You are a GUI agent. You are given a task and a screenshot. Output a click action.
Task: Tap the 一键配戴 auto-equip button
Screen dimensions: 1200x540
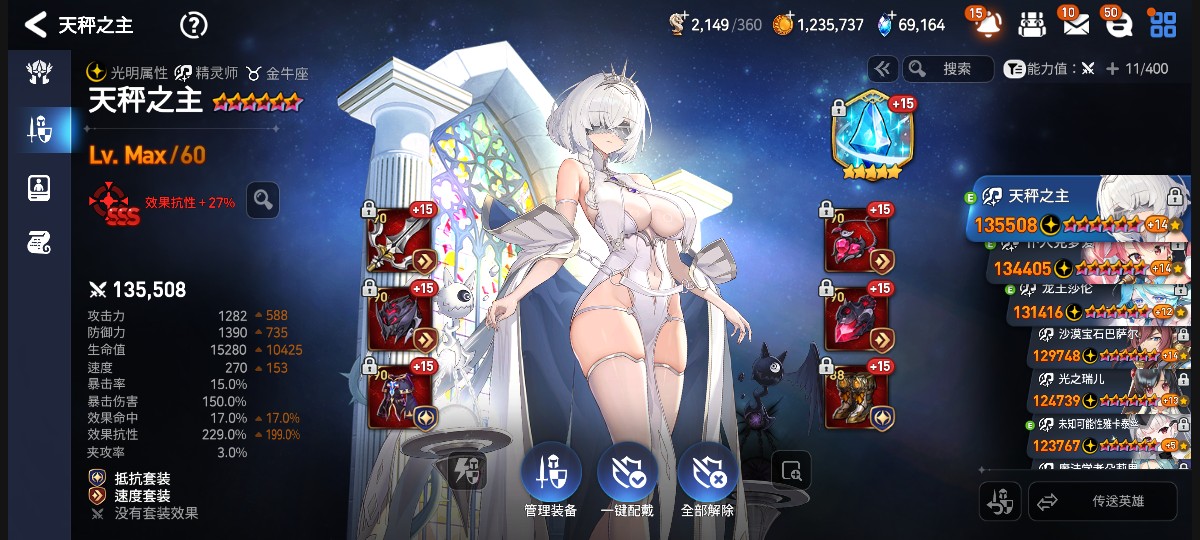pyautogui.click(x=627, y=480)
